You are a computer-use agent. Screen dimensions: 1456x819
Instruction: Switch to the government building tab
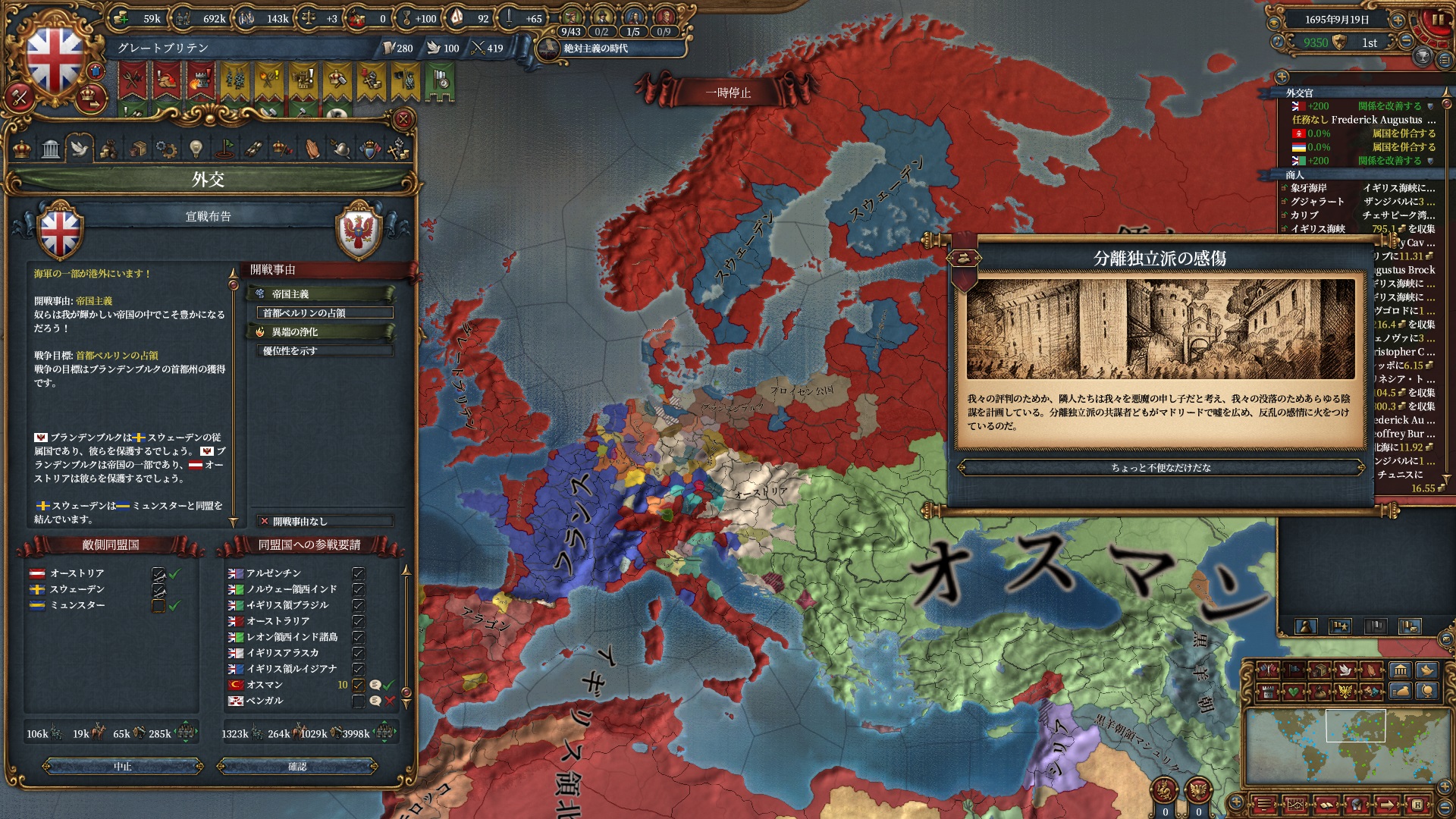pyautogui.click(x=51, y=149)
